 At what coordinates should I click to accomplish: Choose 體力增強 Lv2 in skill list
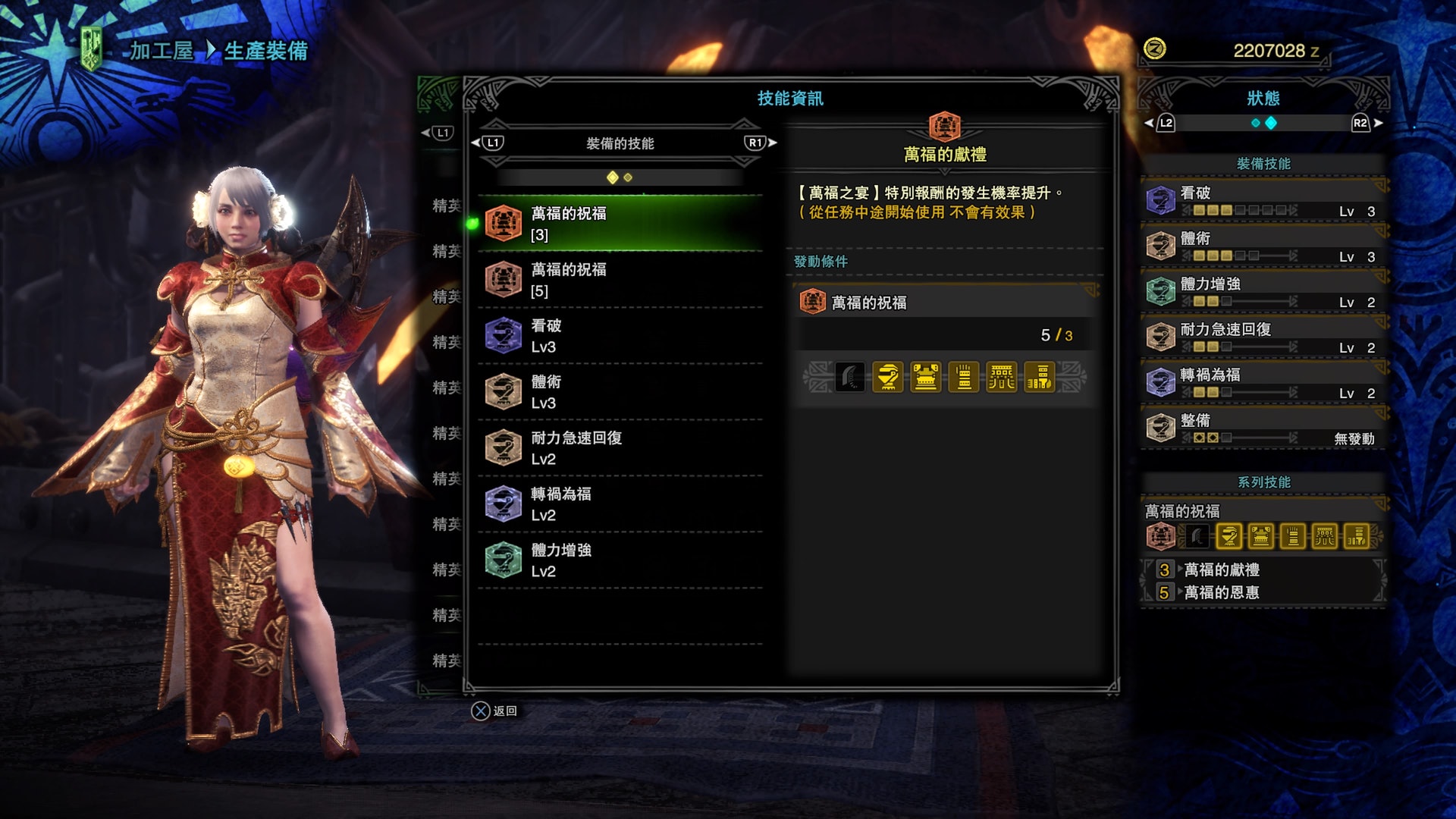click(x=620, y=560)
